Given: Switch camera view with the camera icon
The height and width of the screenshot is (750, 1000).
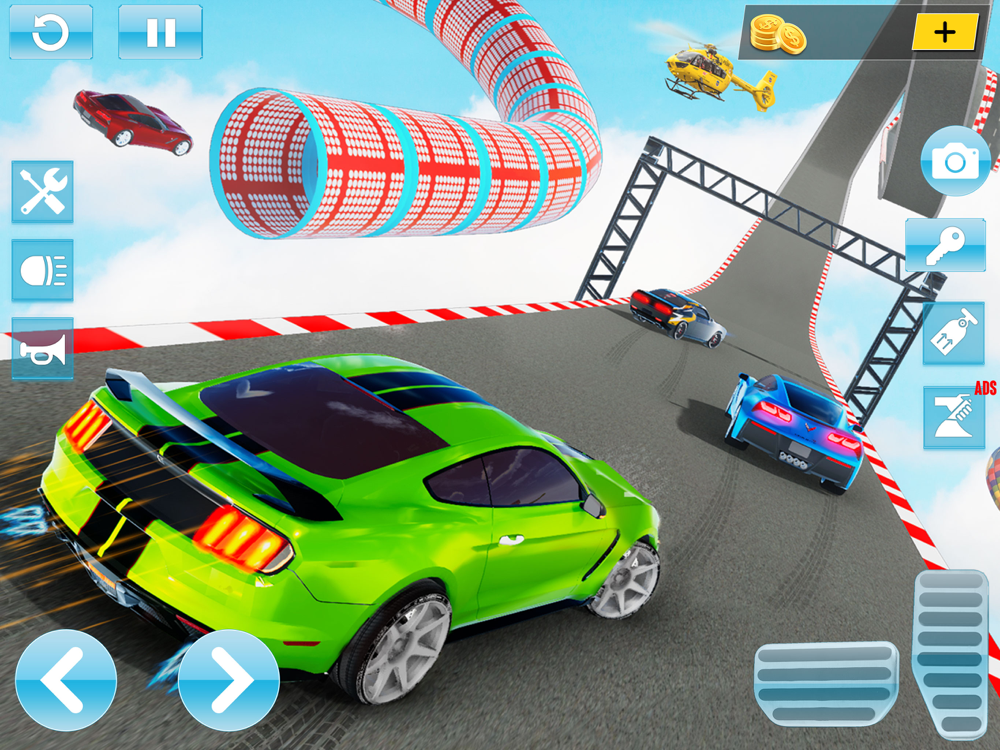Looking at the screenshot, I should (955, 161).
